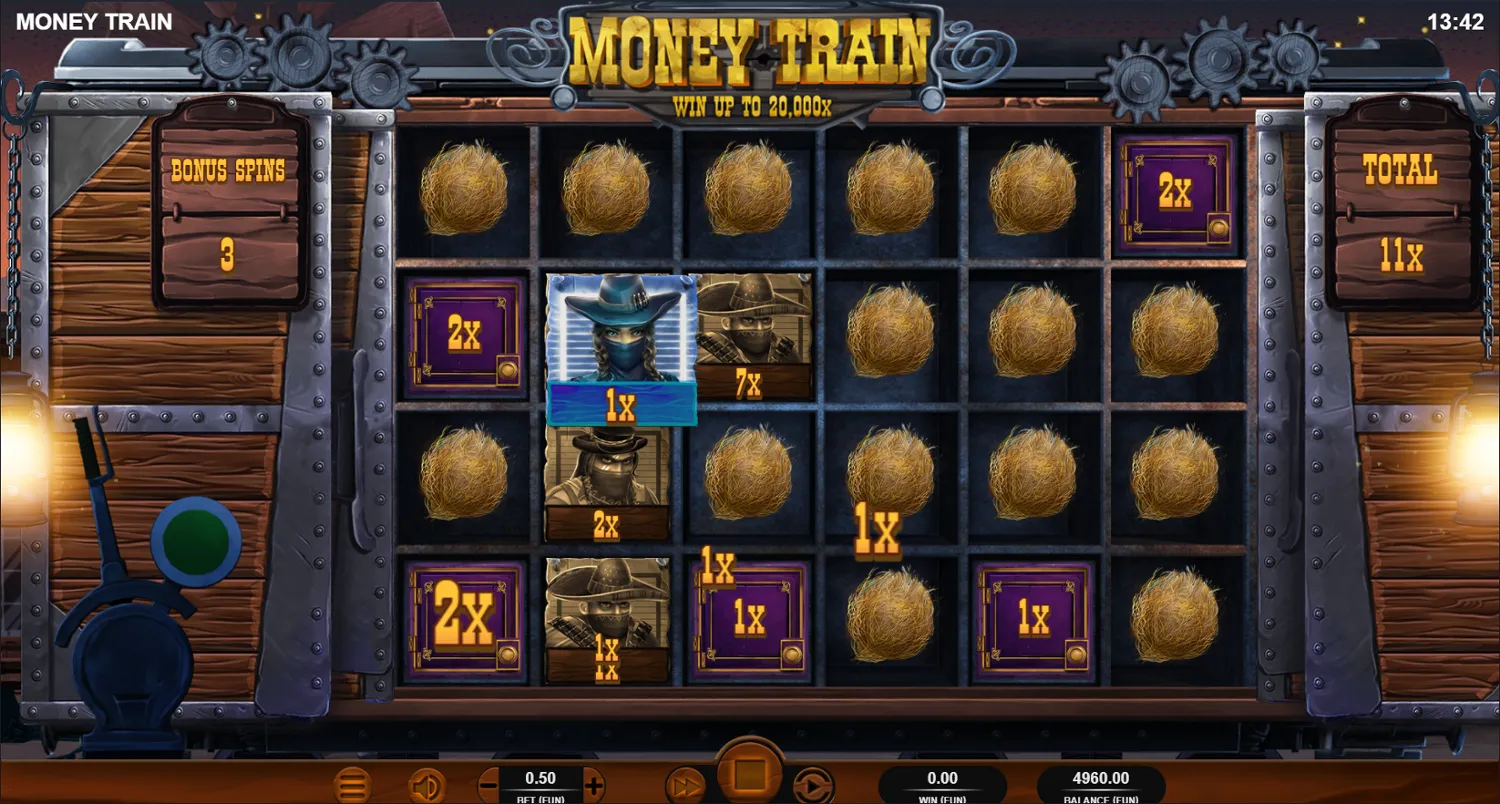Viewport: 1500px width, 804px height.
Task: Stop the current spin
Action: [x=749, y=769]
